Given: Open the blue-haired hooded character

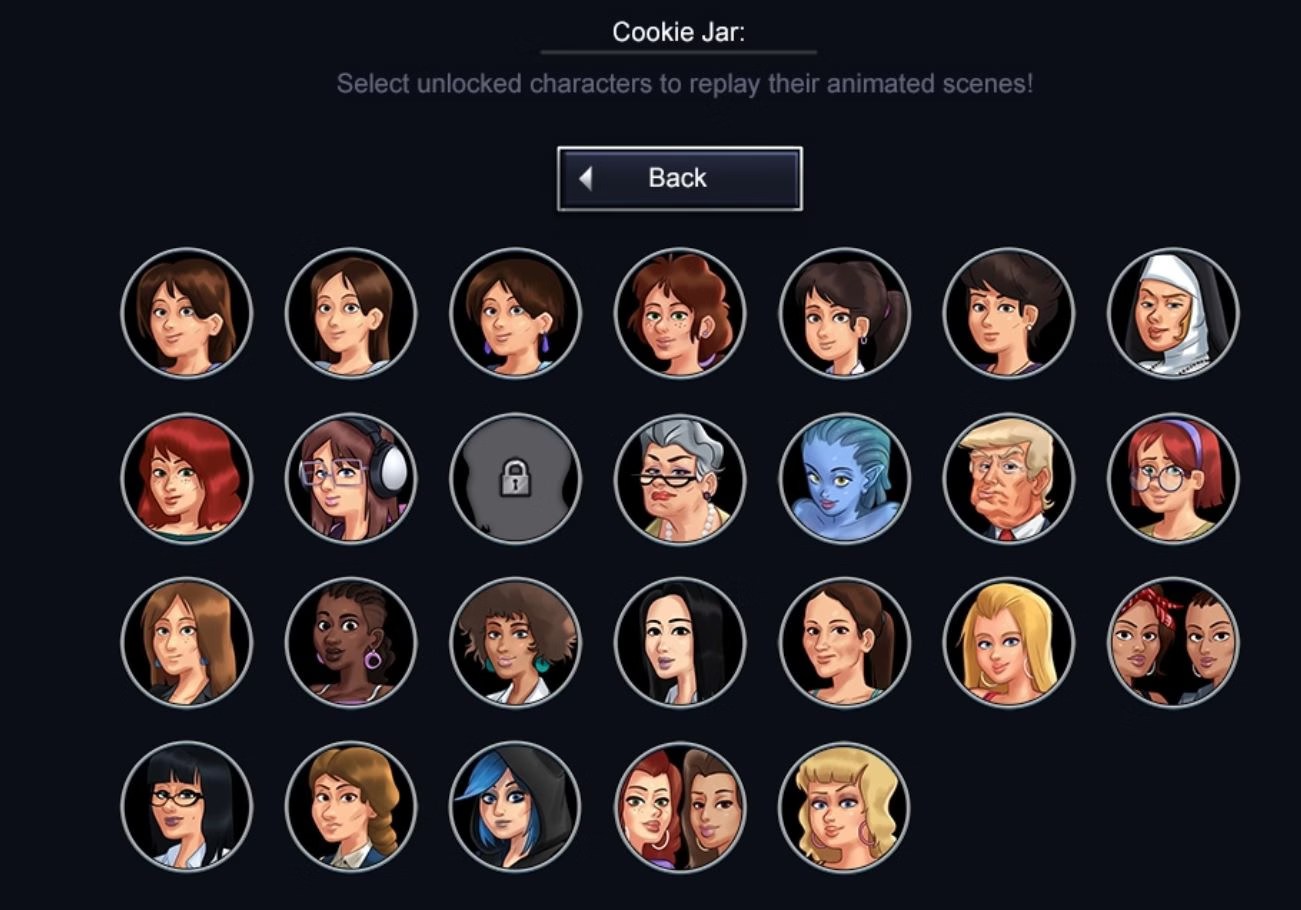Looking at the screenshot, I should coord(515,807).
